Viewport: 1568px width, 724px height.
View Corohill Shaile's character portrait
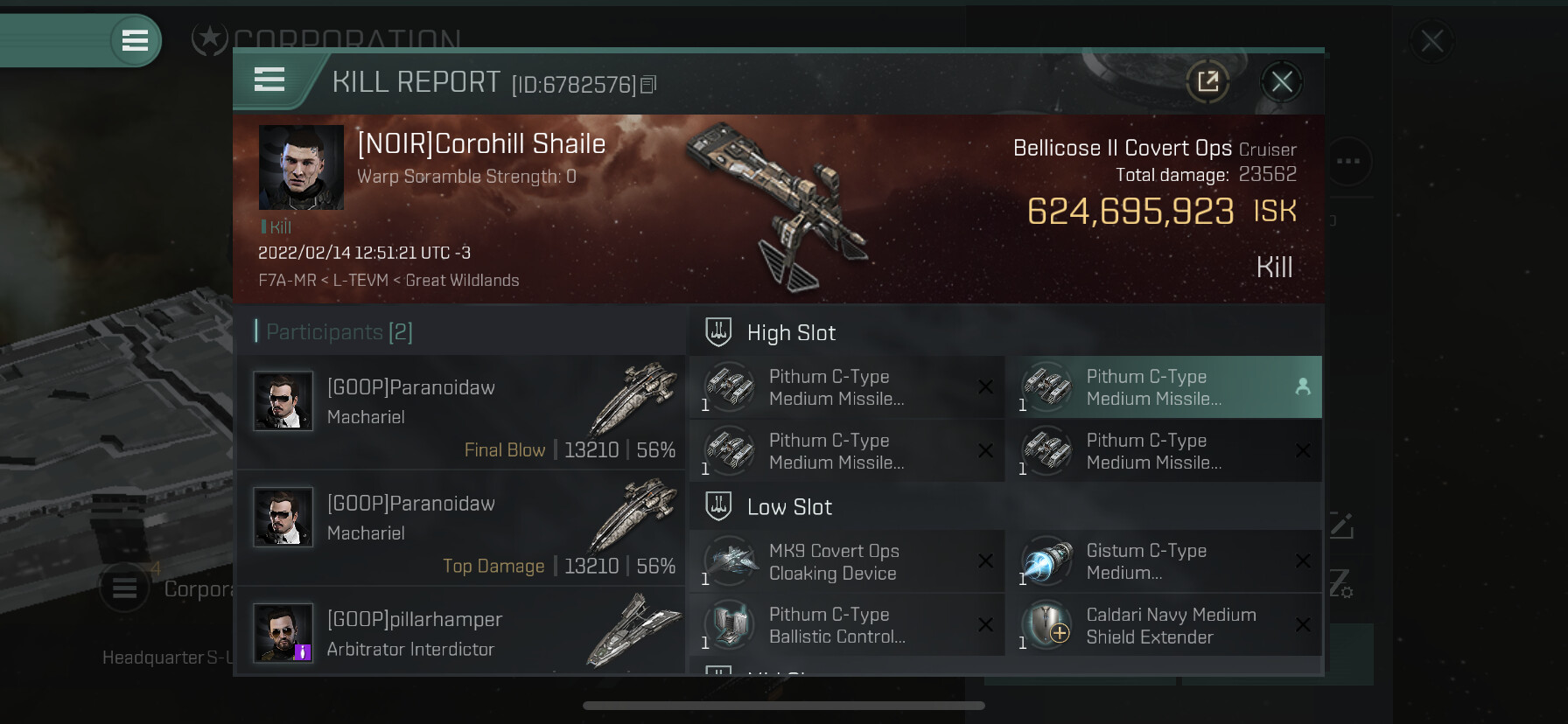301,167
